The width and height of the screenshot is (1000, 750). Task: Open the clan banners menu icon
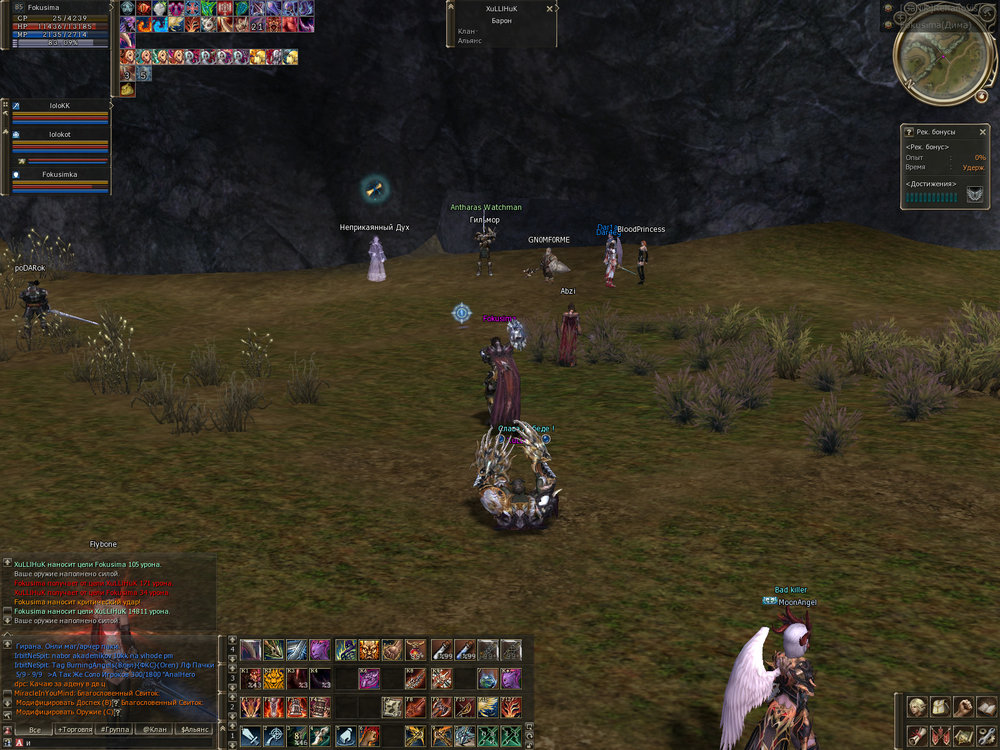pyautogui.click(x=939, y=736)
